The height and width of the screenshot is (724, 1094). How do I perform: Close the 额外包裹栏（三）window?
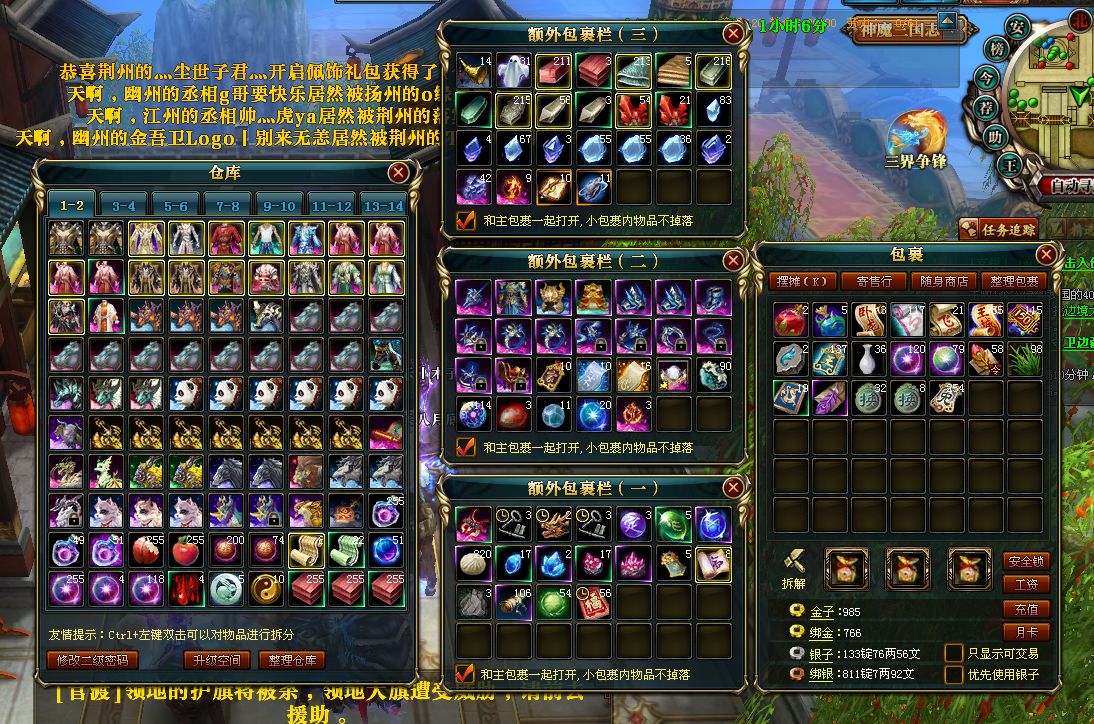point(733,33)
